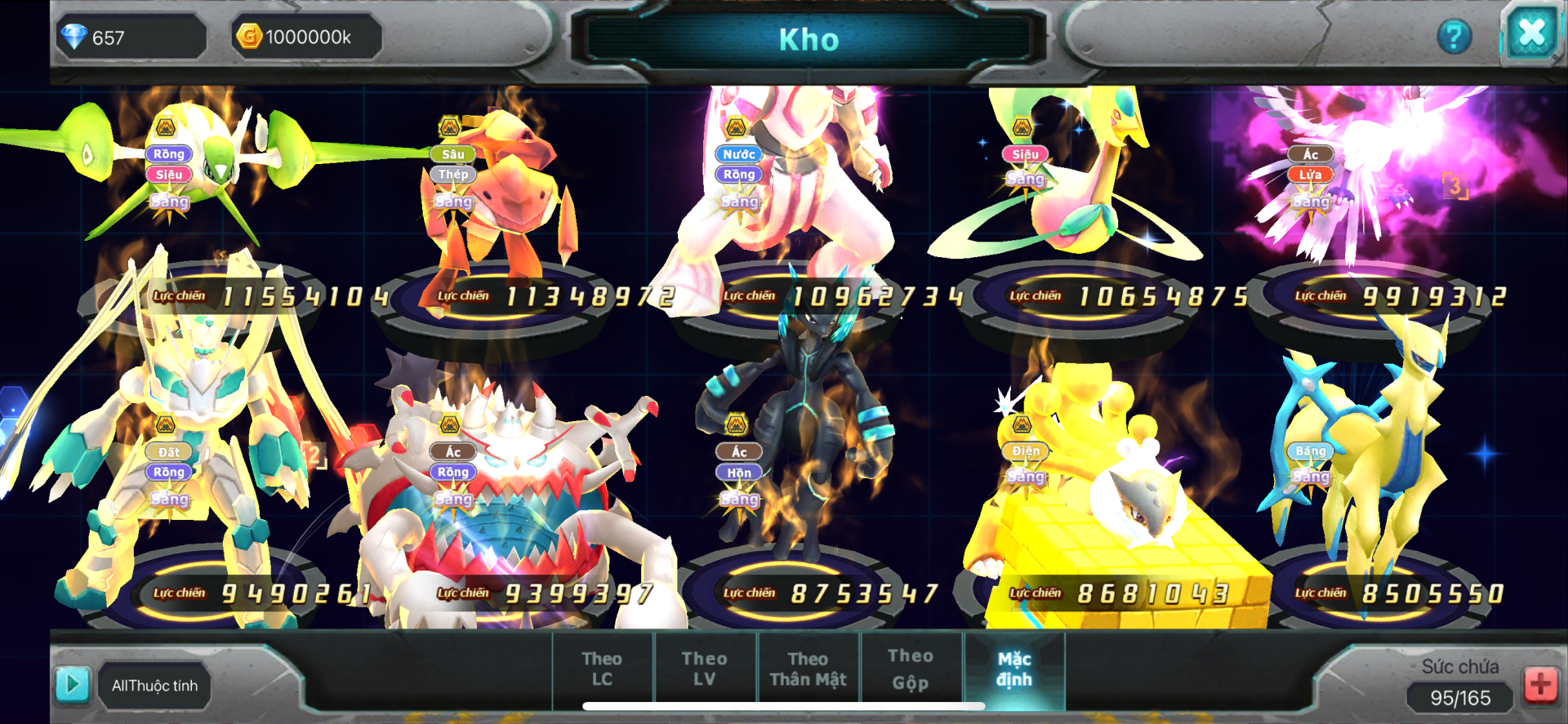This screenshot has width=1568, height=724.
Task: Select the Theo Gộp tab
Action: [x=911, y=668]
